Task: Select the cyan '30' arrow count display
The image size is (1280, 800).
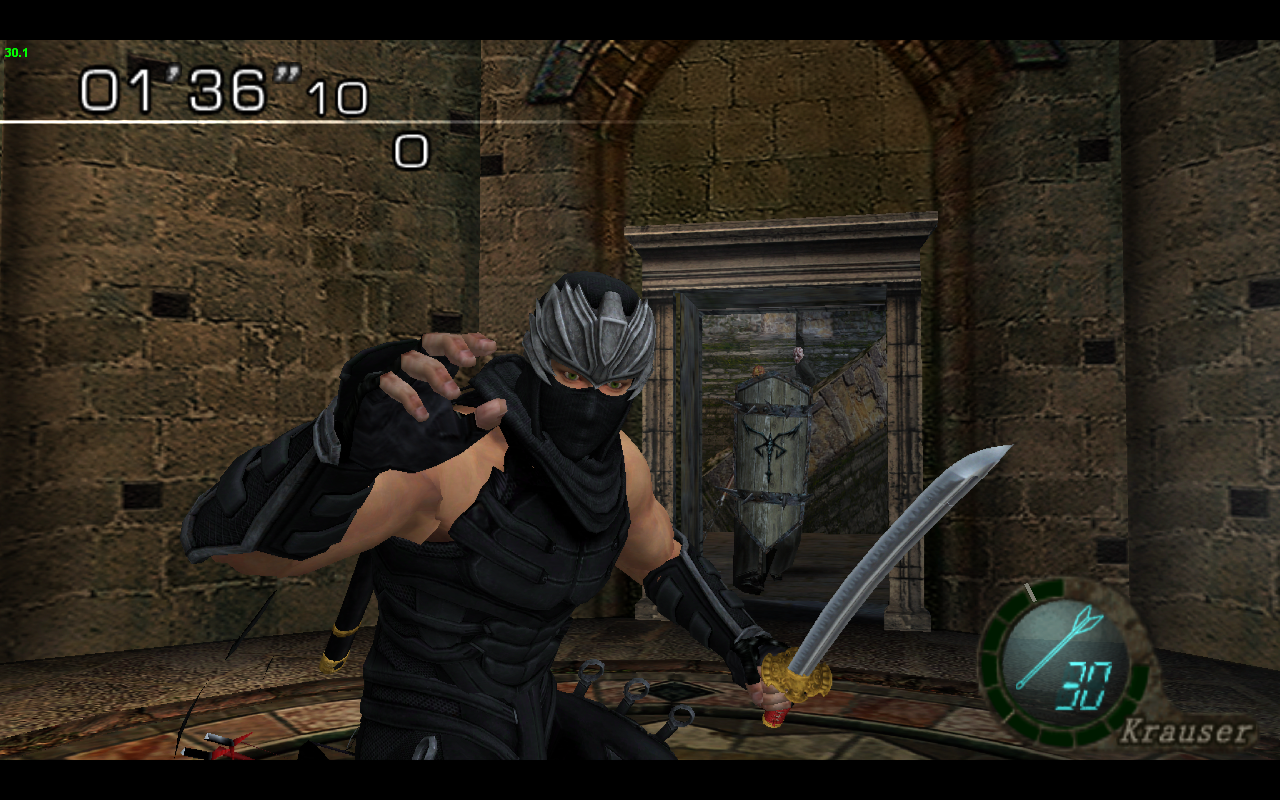Action: 1085,685
